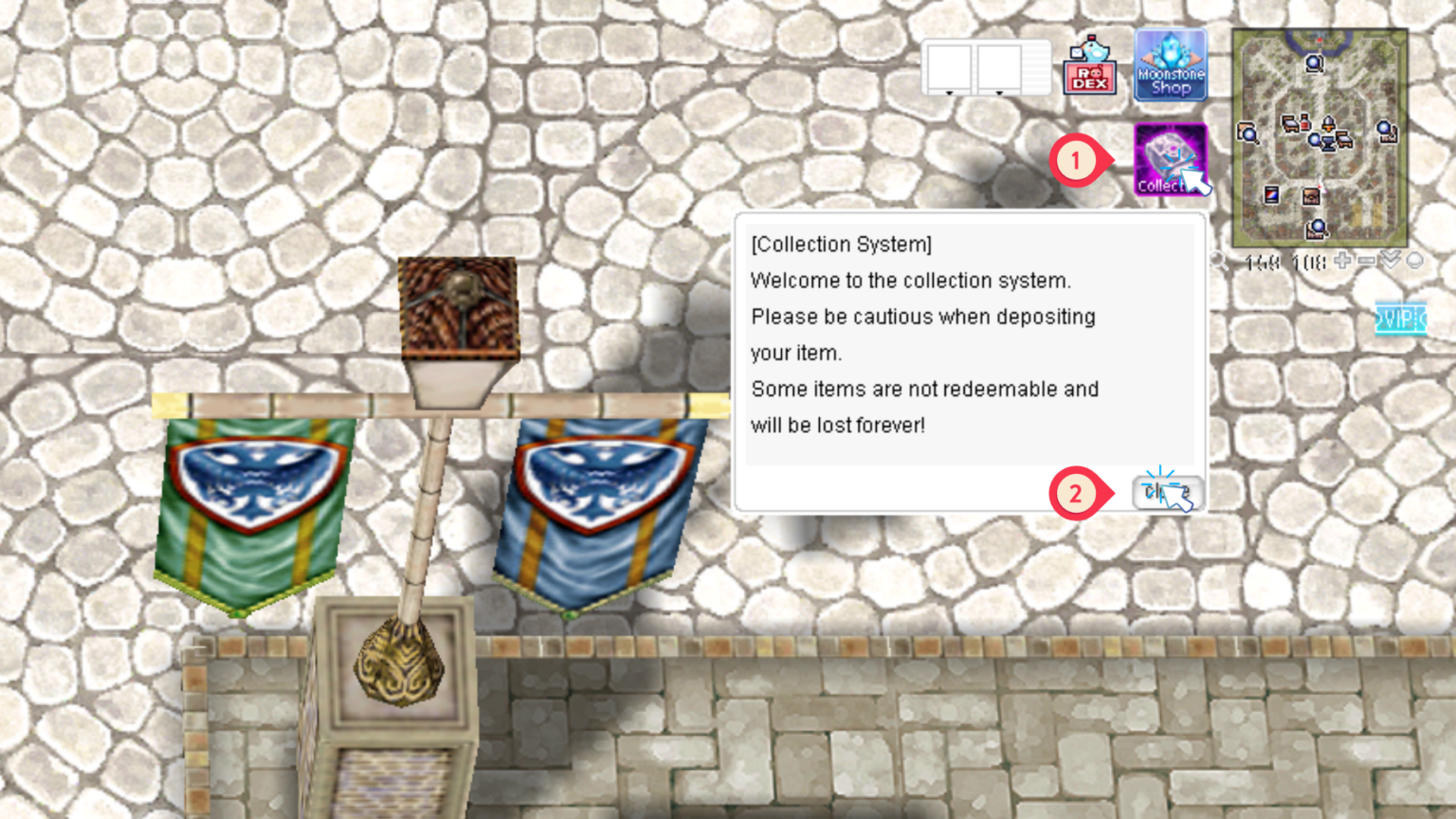
Task: Zoom out of the minimap with the minus
Action: pyautogui.click(x=1367, y=261)
